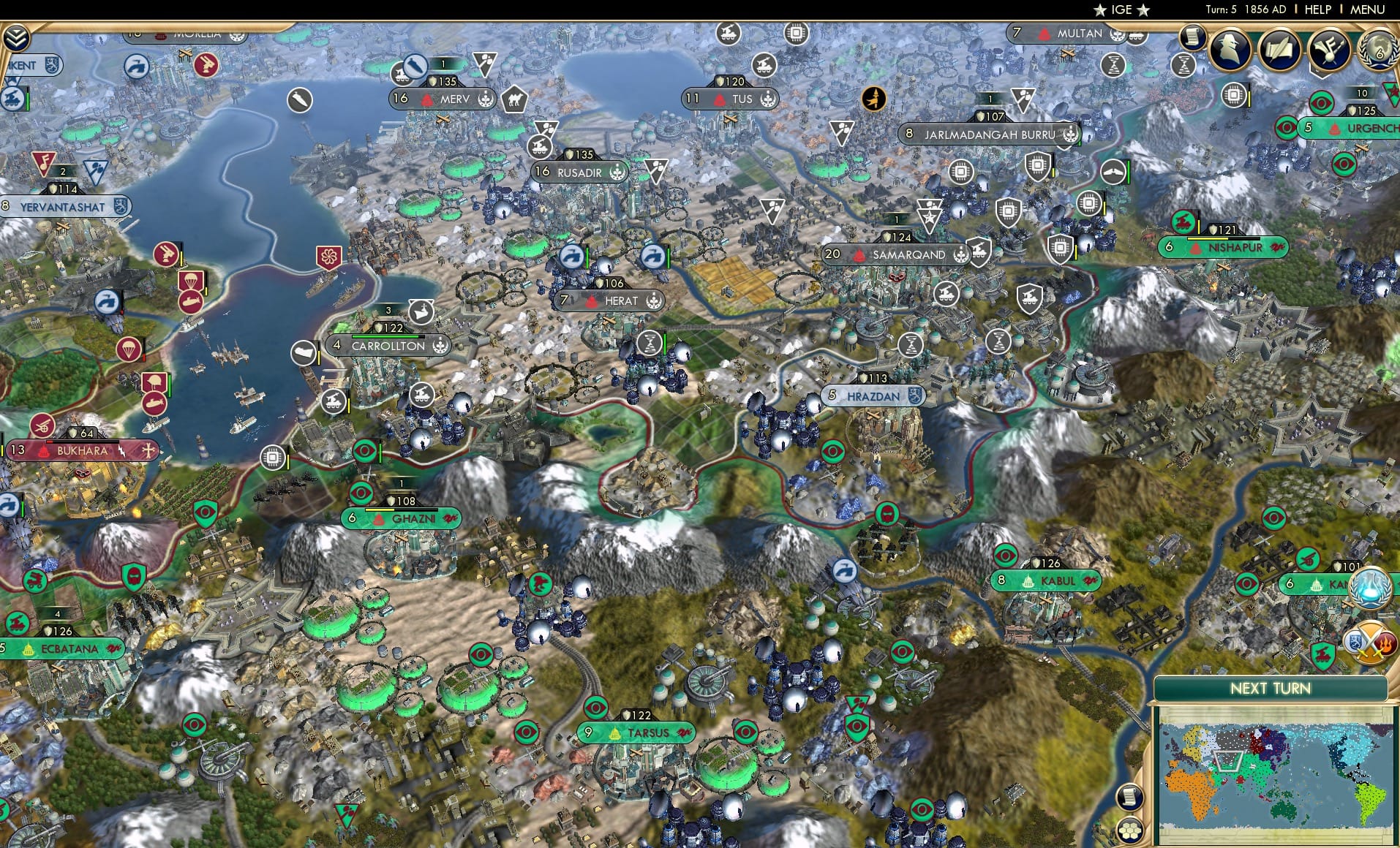Click the hourglass icon below the notification buttons

coord(1185,66)
